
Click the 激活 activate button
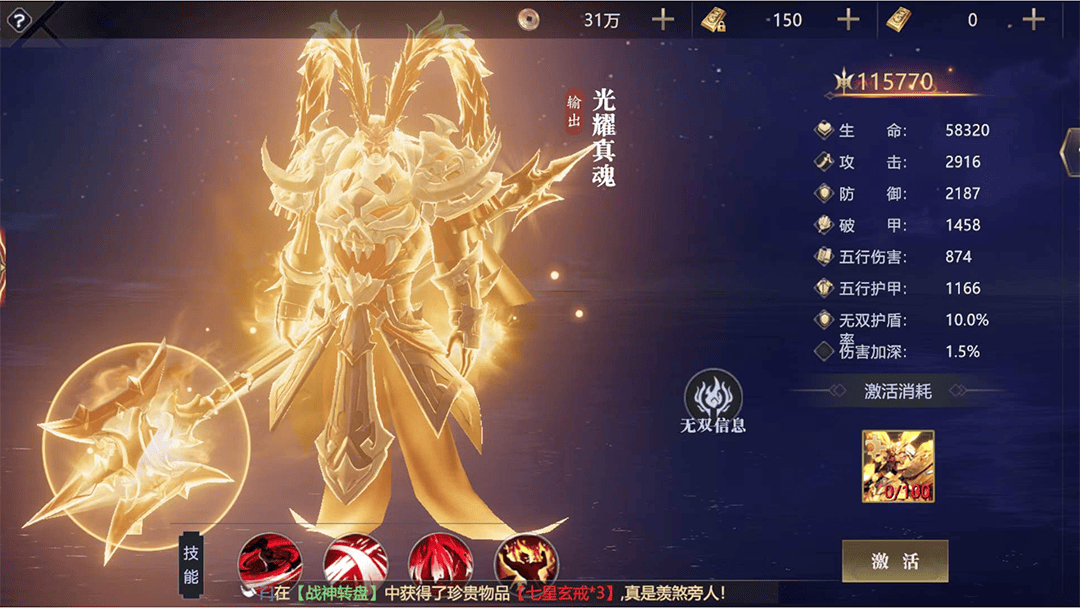click(x=894, y=561)
